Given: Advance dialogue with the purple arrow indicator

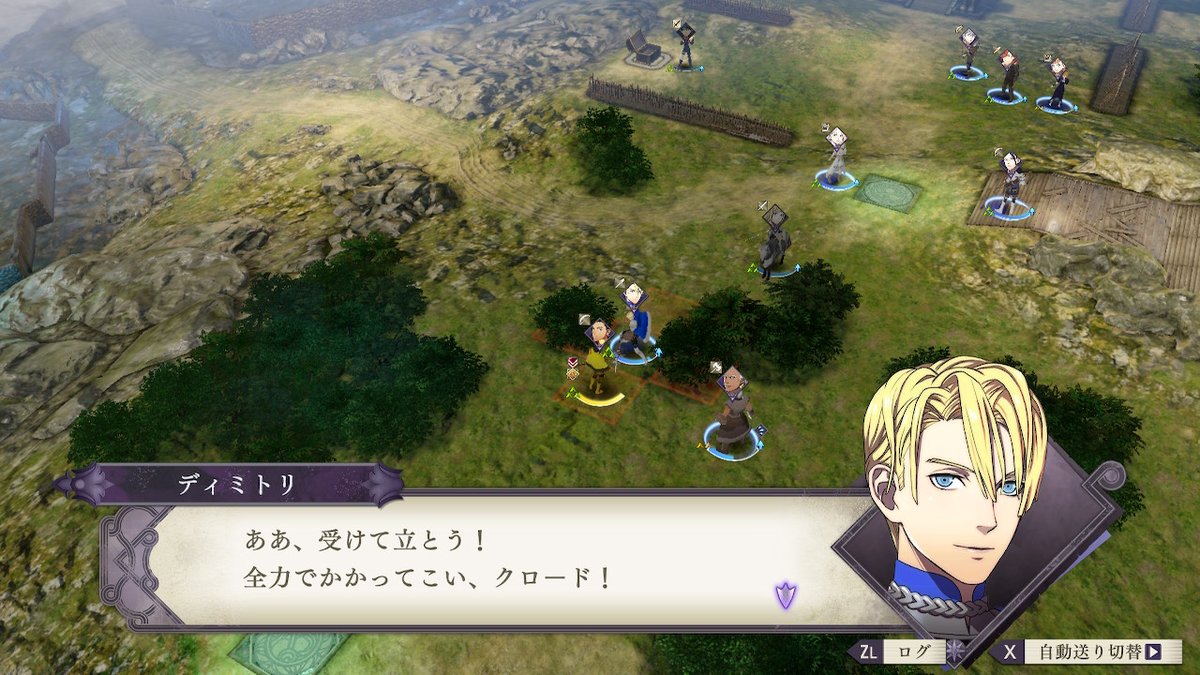Looking at the screenshot, I should [x=785, y=596].
